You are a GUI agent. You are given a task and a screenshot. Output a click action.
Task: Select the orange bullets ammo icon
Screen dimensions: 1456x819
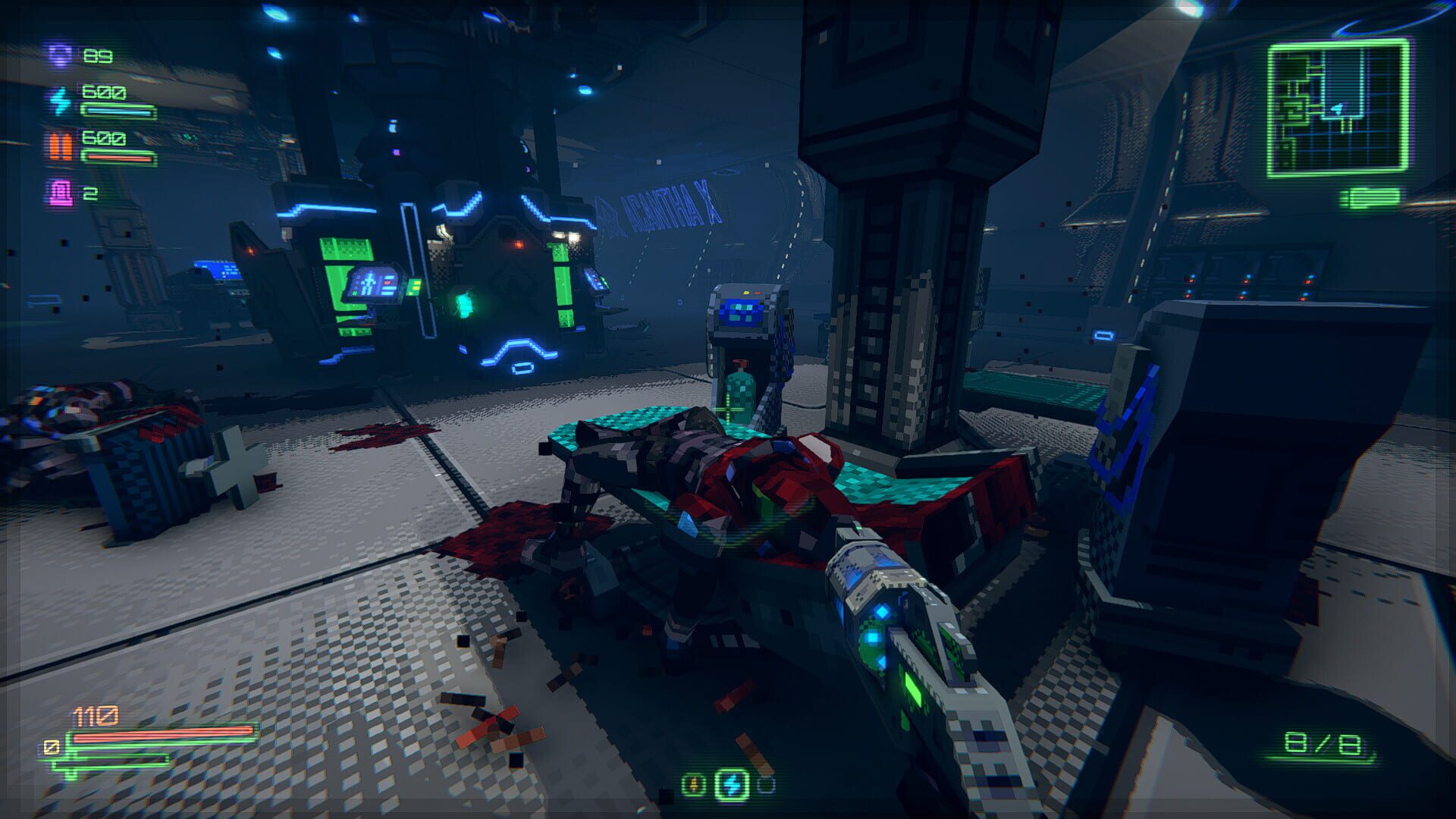point(61,146)
